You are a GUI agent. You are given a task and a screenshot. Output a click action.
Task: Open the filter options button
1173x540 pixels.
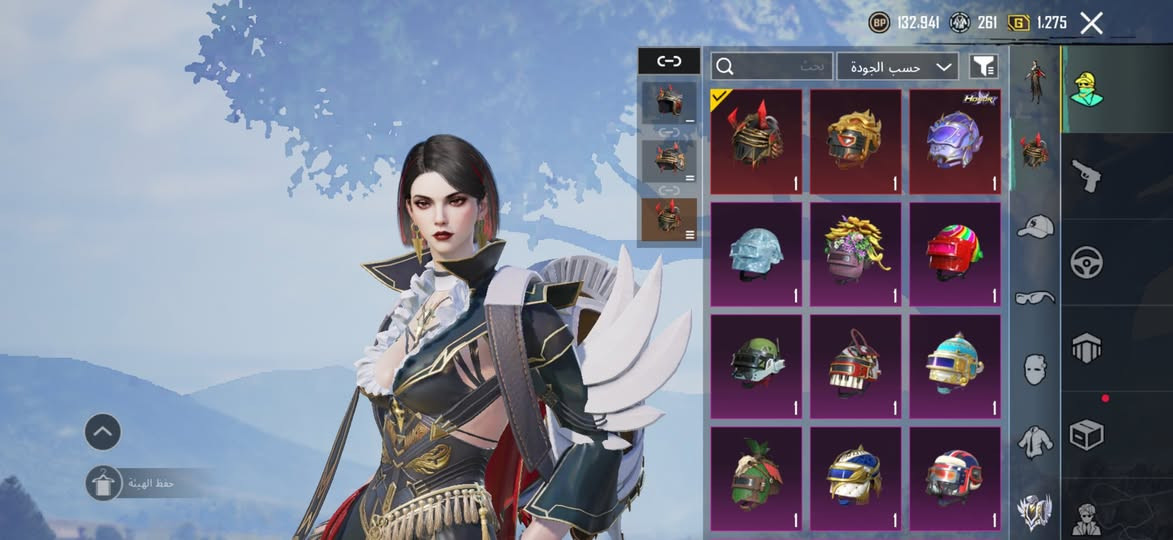(984, 67)
